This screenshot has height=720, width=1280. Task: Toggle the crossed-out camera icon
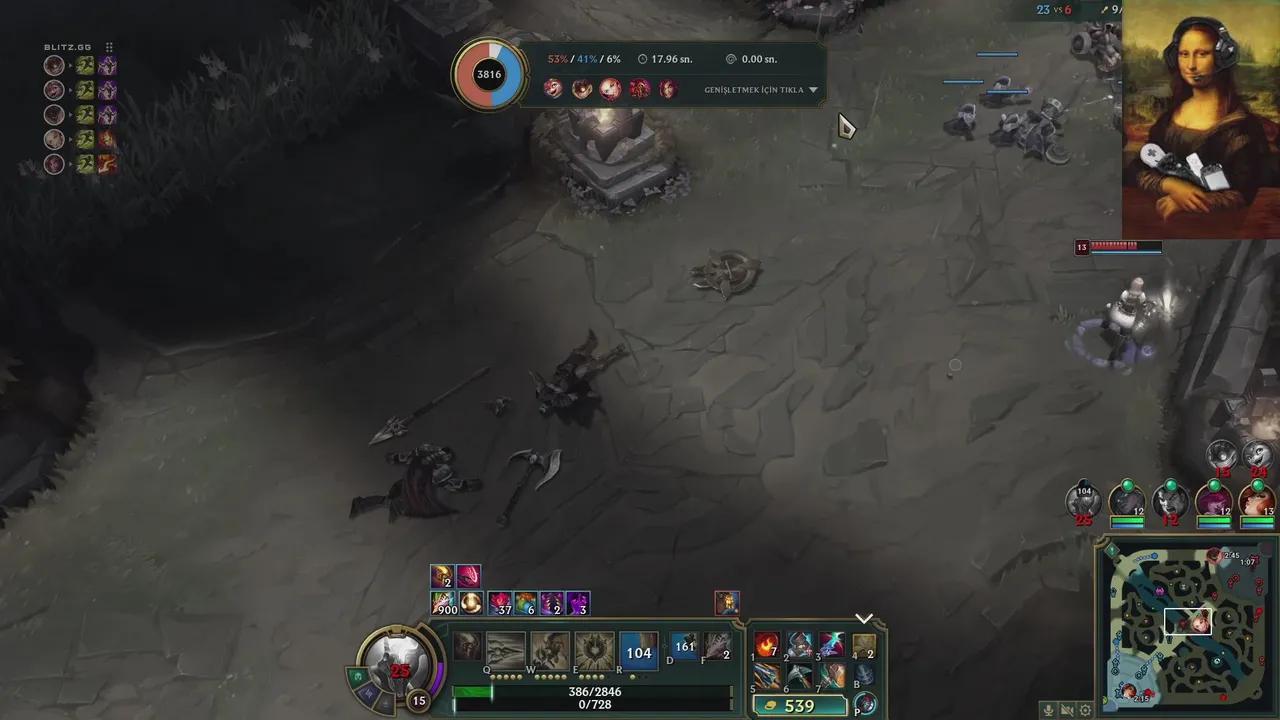(x=1067, y=710)
